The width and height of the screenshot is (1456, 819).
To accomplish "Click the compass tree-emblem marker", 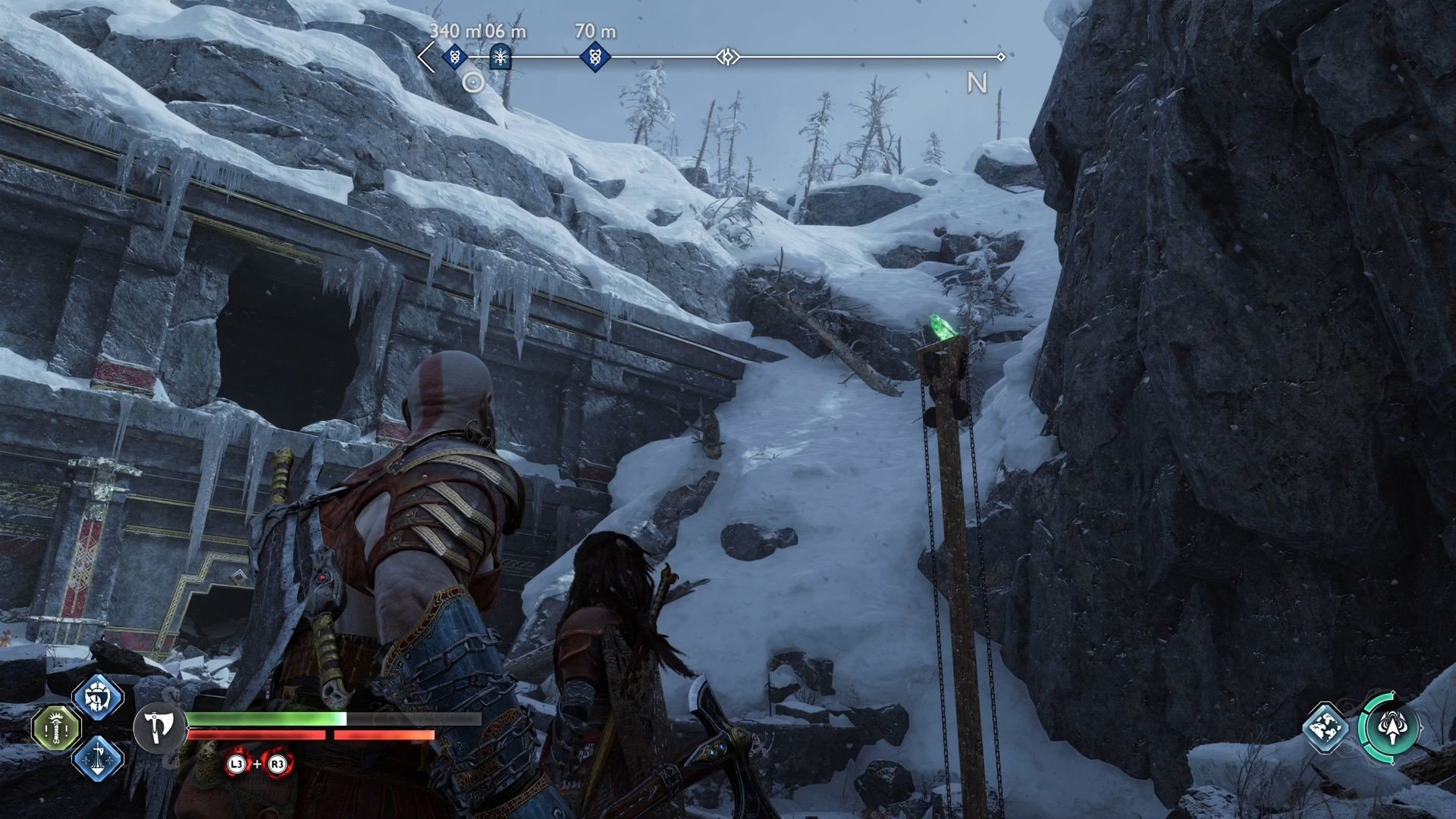I will point(499,56).
